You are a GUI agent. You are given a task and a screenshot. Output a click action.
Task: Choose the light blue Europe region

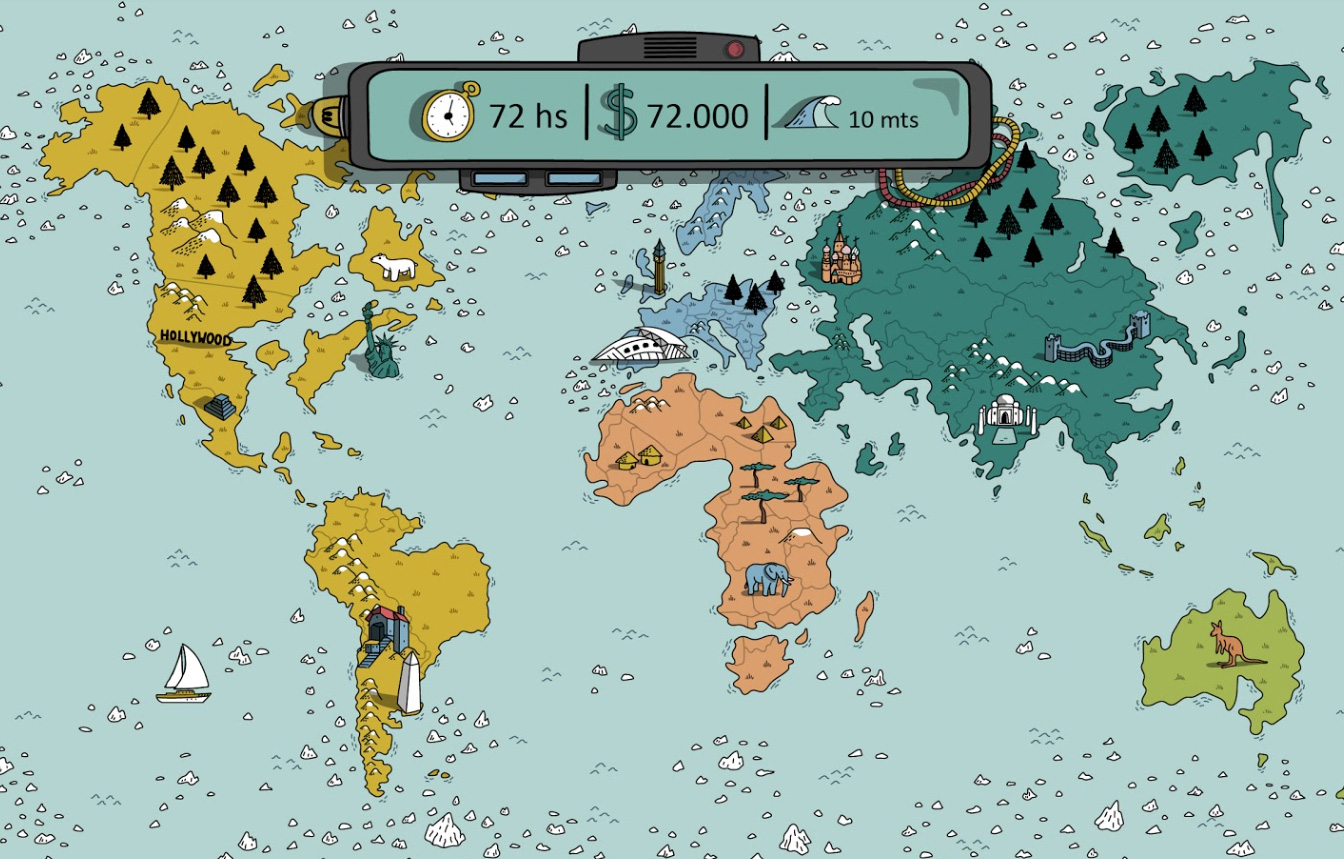pyautogui.click(x=700, y=312)
